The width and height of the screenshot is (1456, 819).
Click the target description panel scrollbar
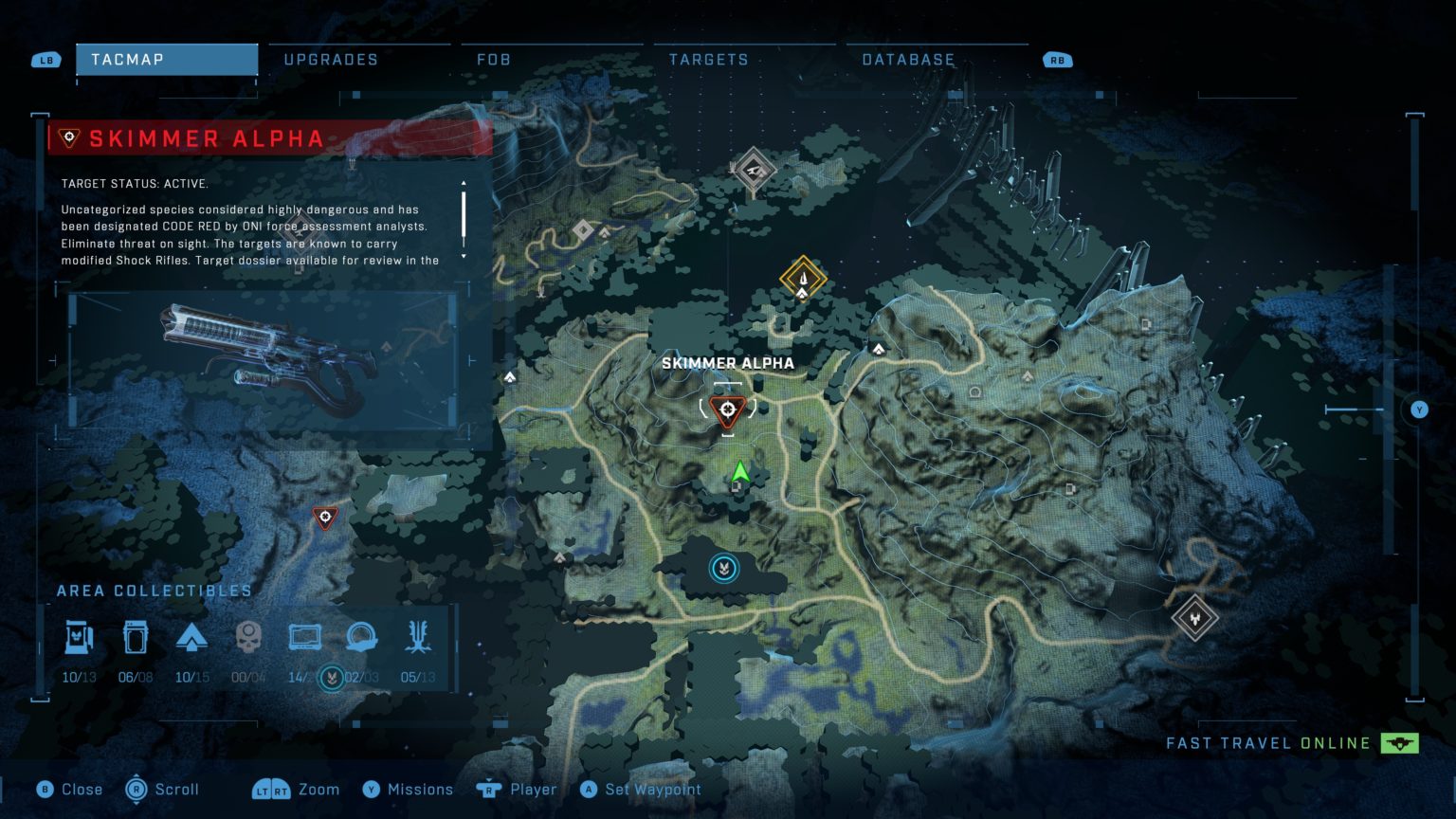(x=464, y=216)
